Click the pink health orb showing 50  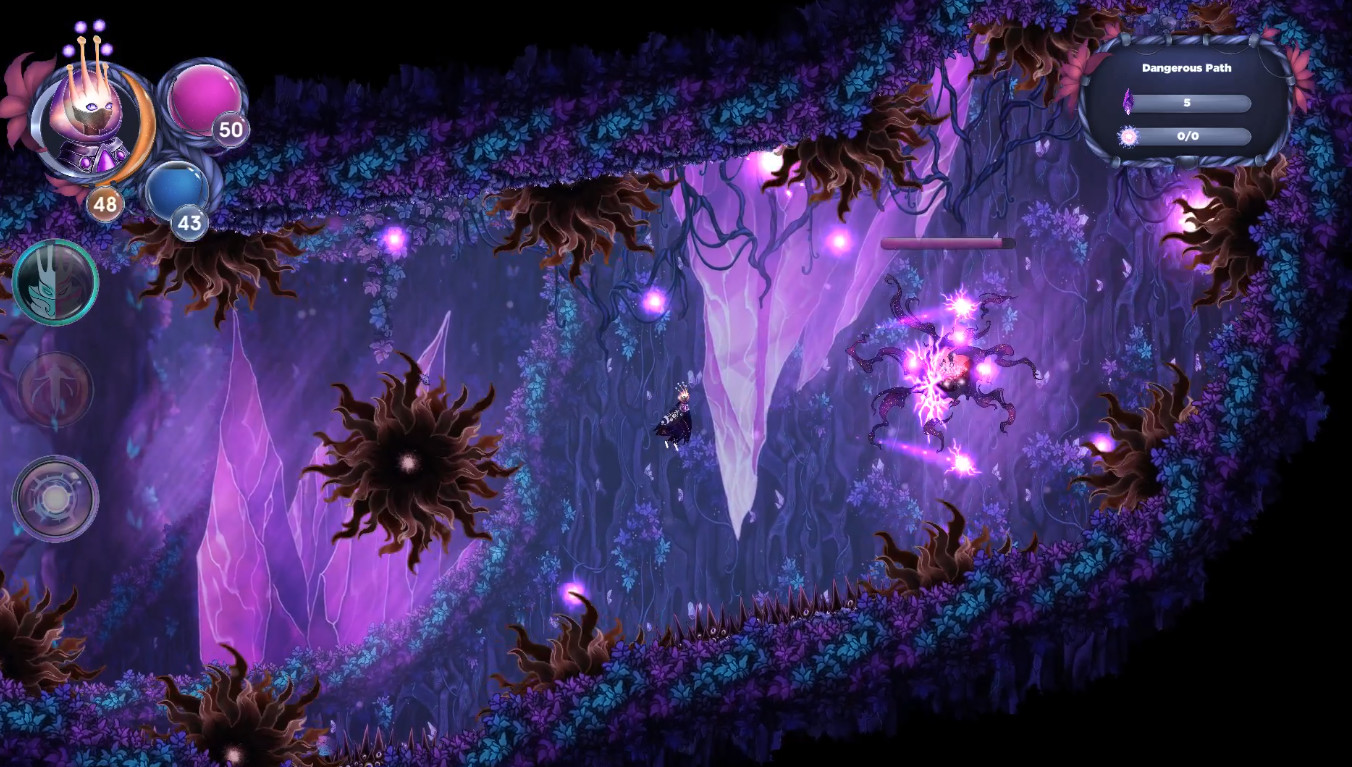tap(203, 100)
